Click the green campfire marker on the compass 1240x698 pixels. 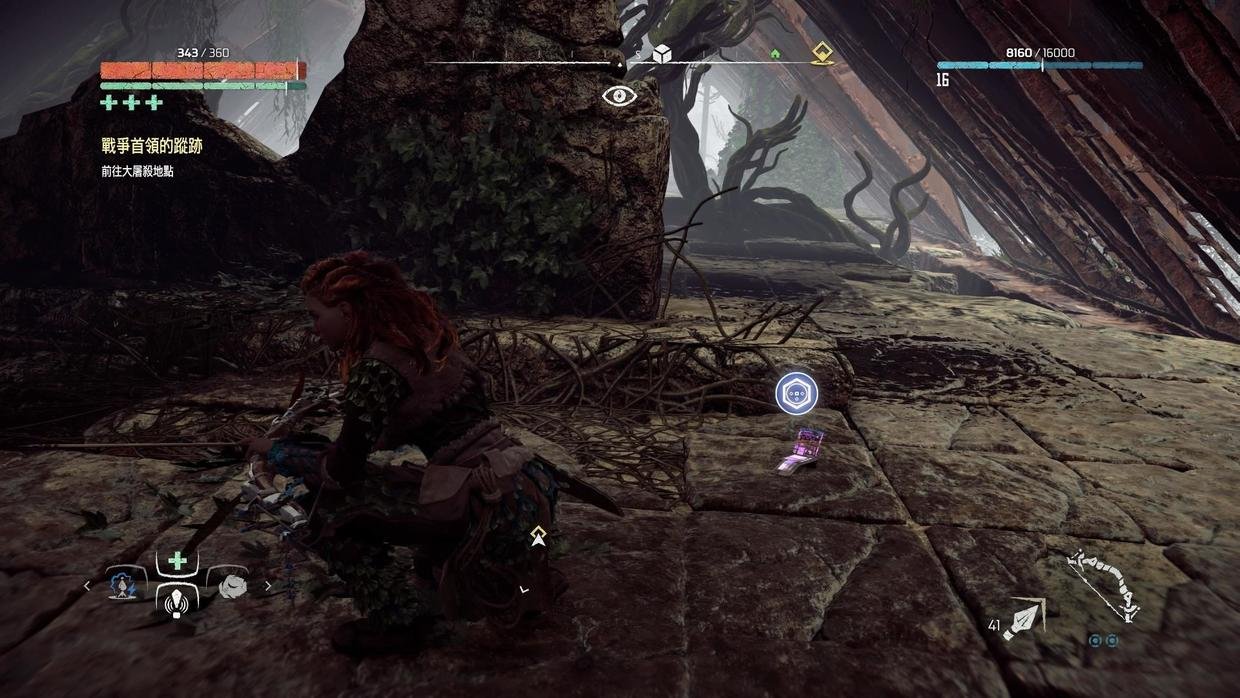(775, 54)
